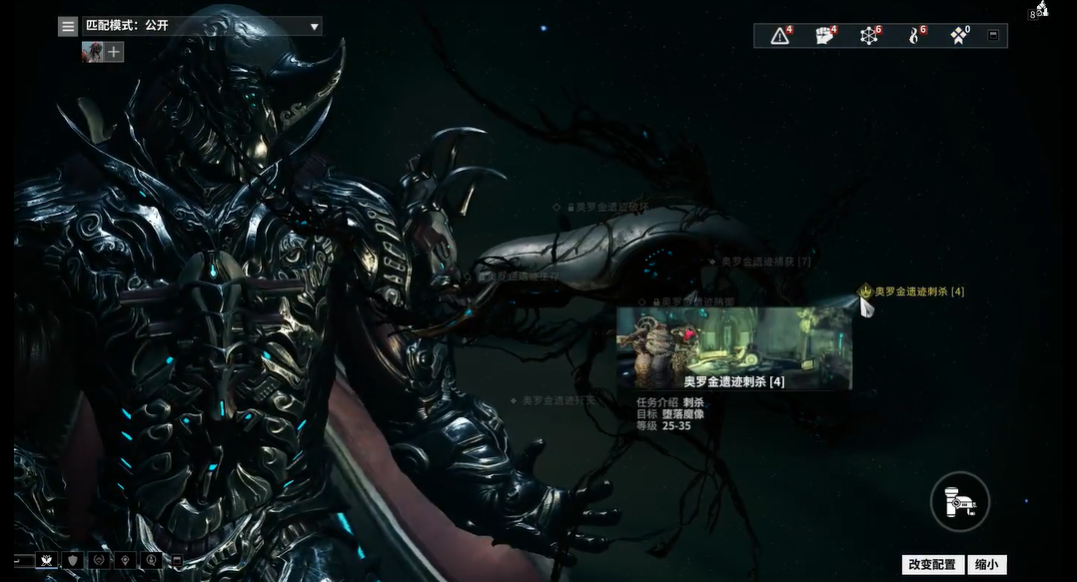Open the invasions fist icon
The width and height of the screenshot is (1077, 582).
[x=824, y=36]
